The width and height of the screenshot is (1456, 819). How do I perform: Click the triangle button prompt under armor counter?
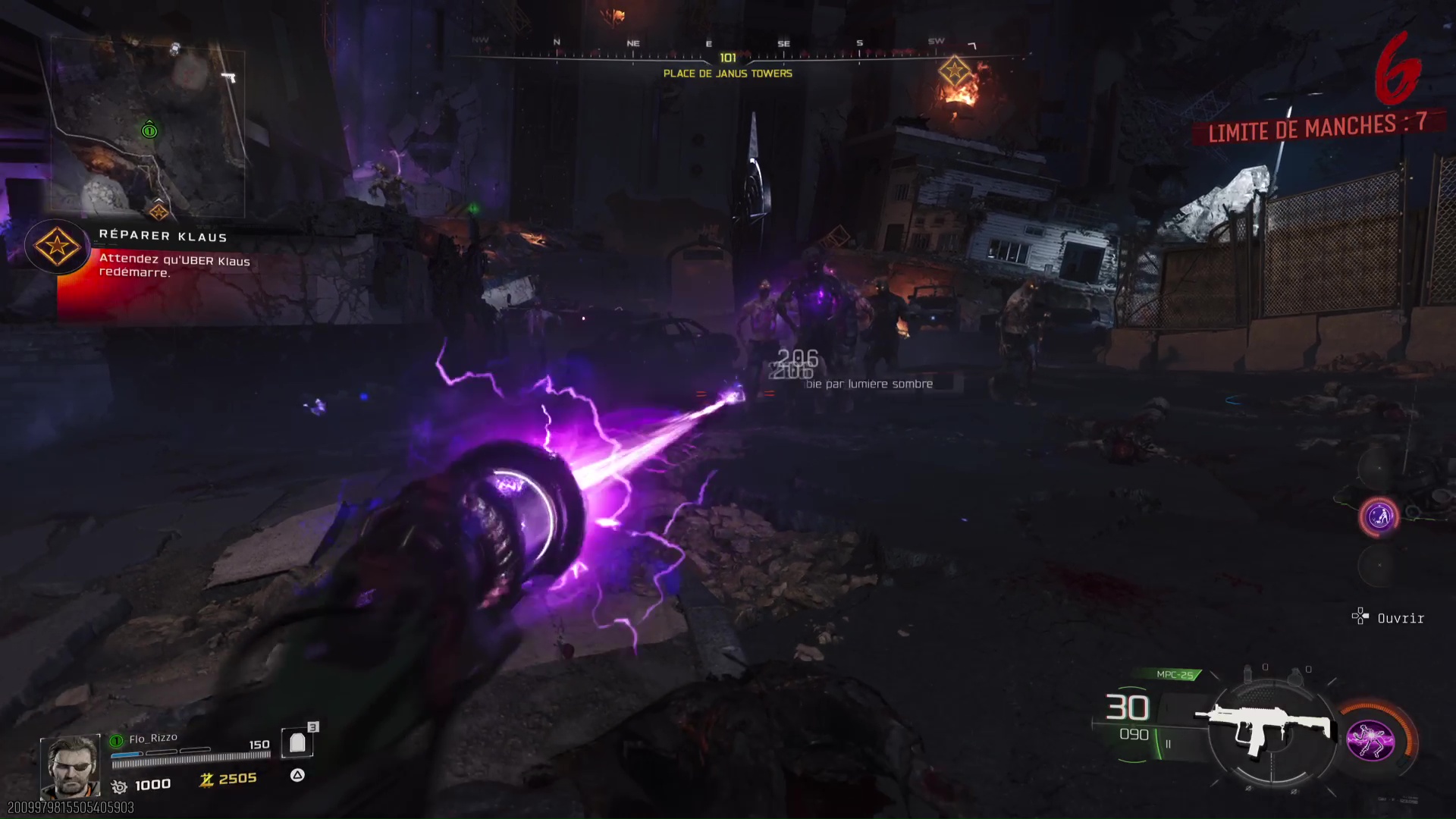click(297, 776)
